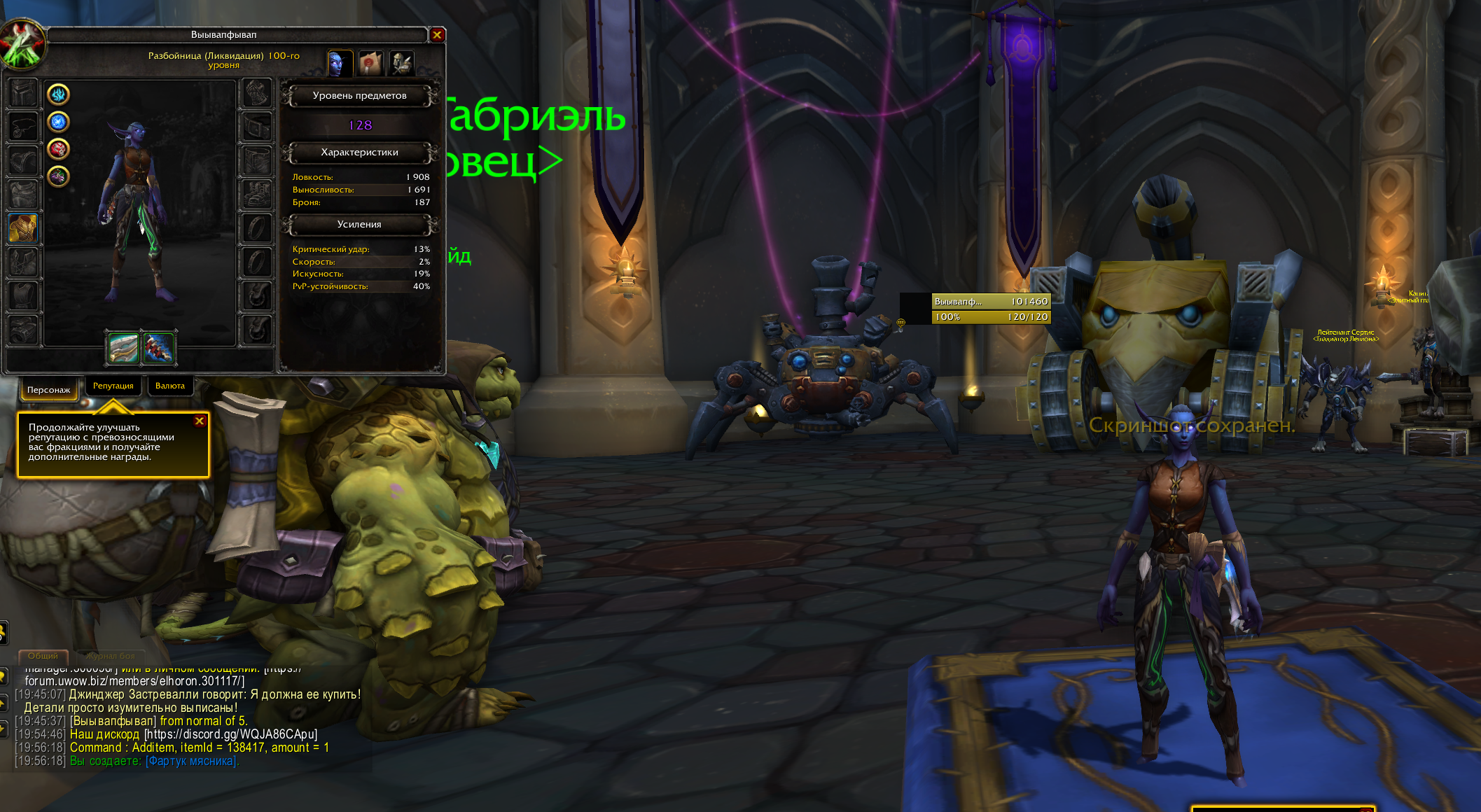Click the main-hand dagger weapon slot

click(123, 348)
